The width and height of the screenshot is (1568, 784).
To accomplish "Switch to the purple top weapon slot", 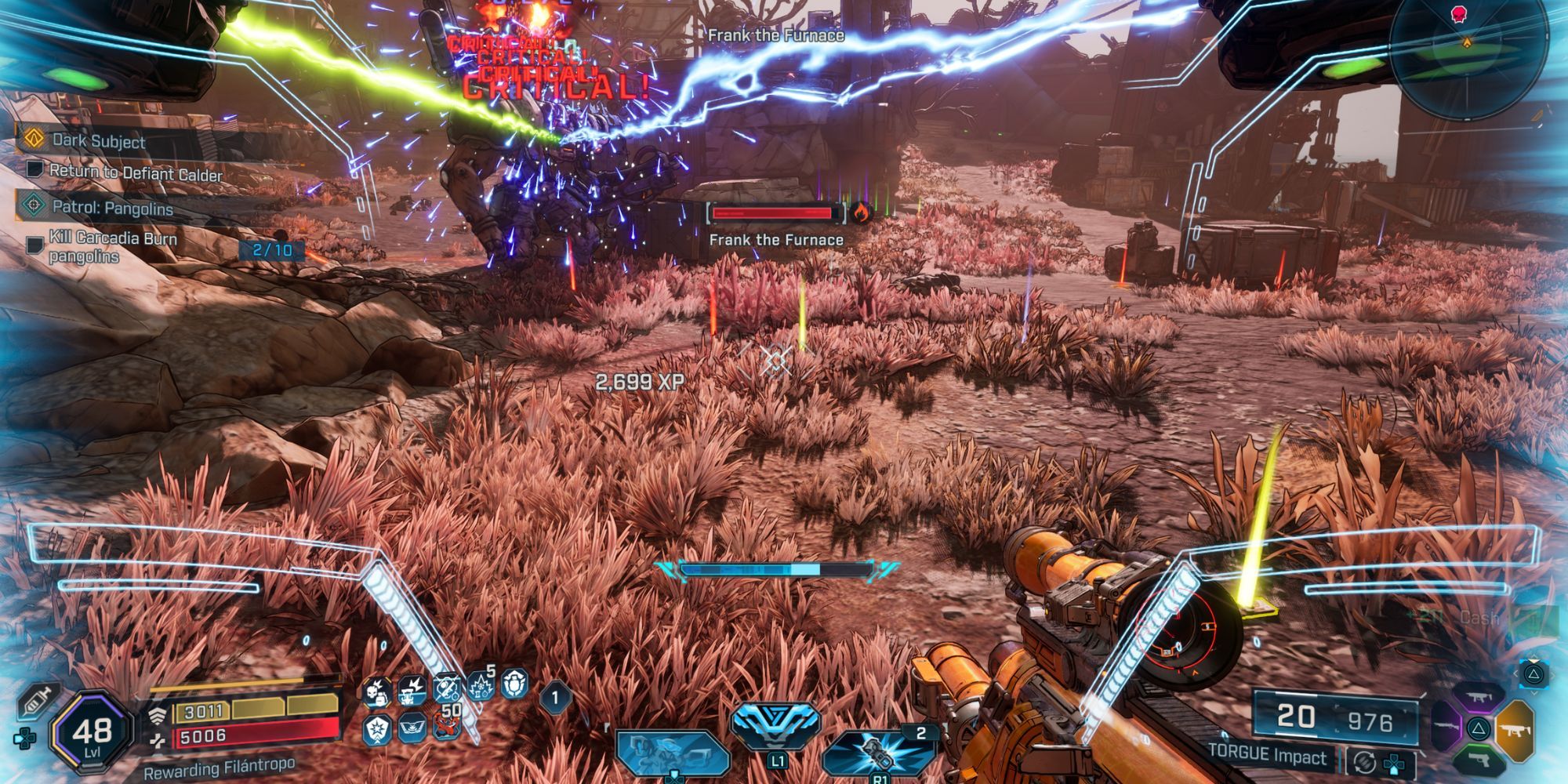I will pyautogui.click(x=1479, y=697).
